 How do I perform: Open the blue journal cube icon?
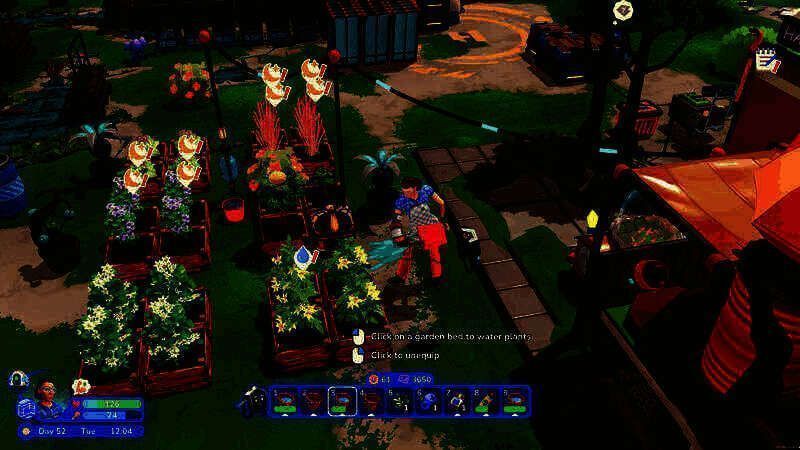click(27, 407)
